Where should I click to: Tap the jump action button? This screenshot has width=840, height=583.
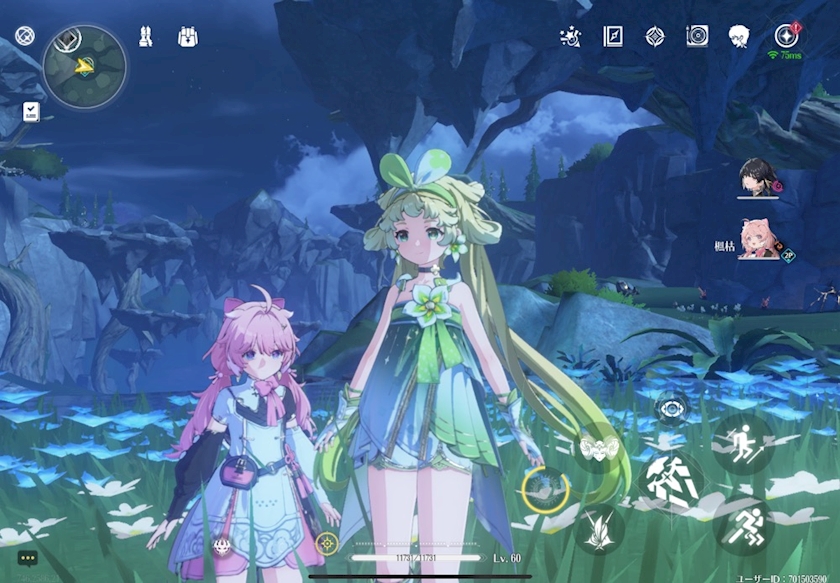[x=742, y=444]
